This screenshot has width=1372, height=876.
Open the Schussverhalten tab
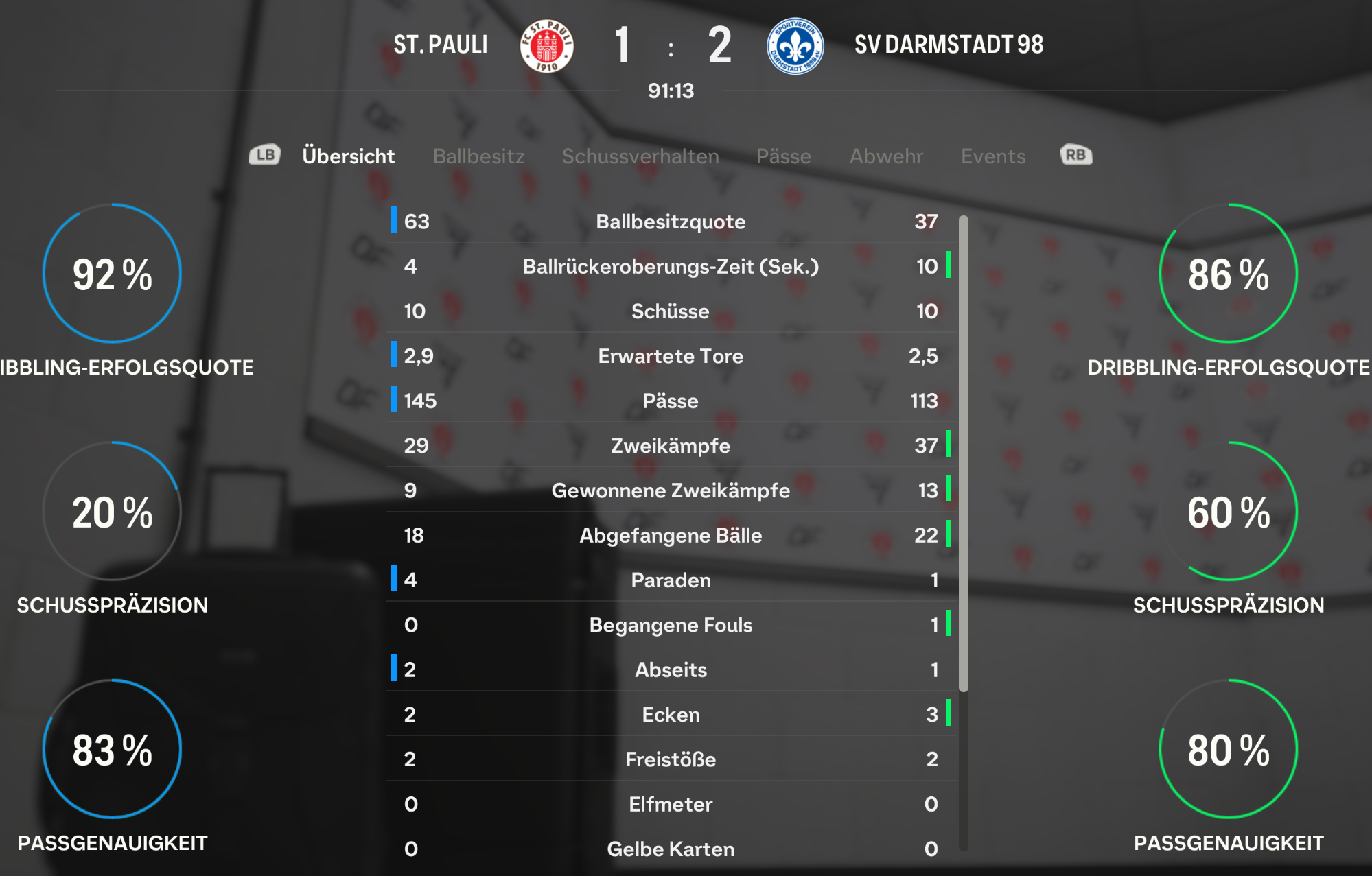point(640,156)
